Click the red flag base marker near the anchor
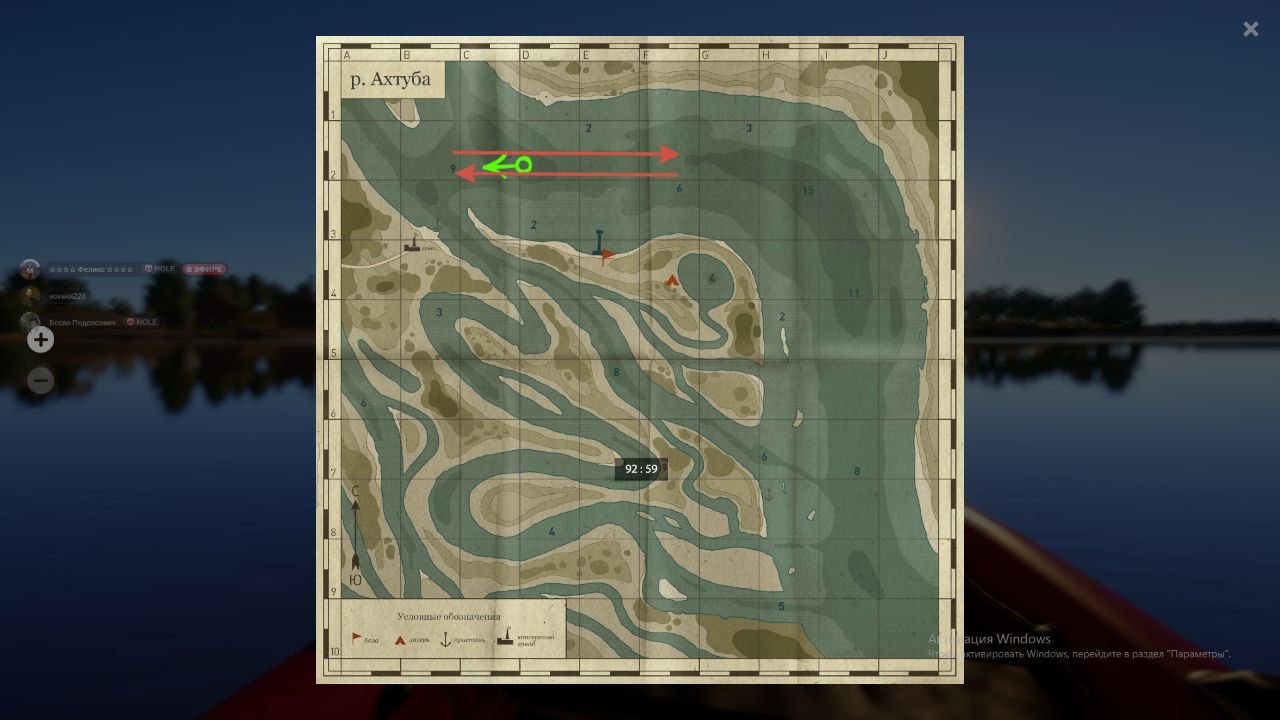Screen dimensions: 1280x720 click(608, 256)
